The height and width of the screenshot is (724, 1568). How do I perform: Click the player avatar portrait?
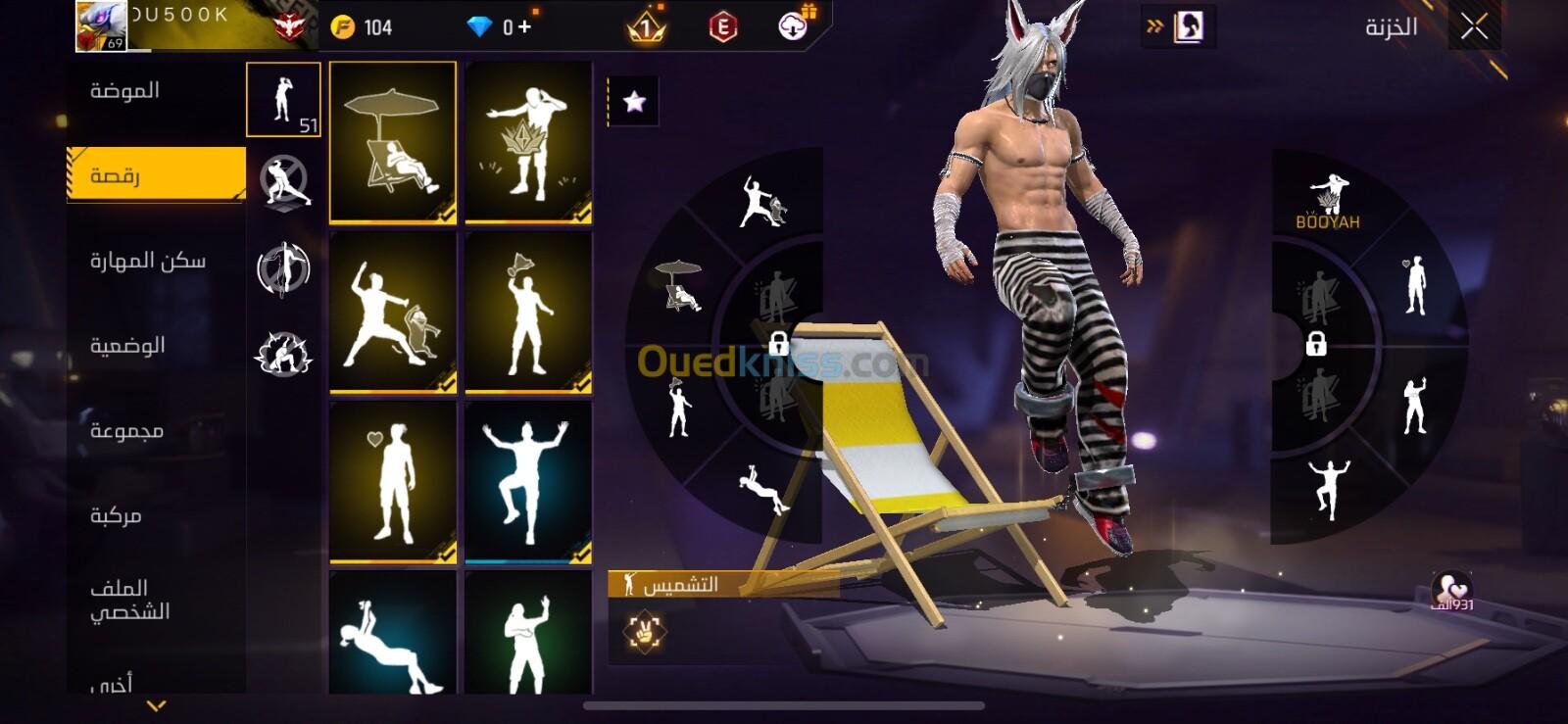[x=101, y=26]
